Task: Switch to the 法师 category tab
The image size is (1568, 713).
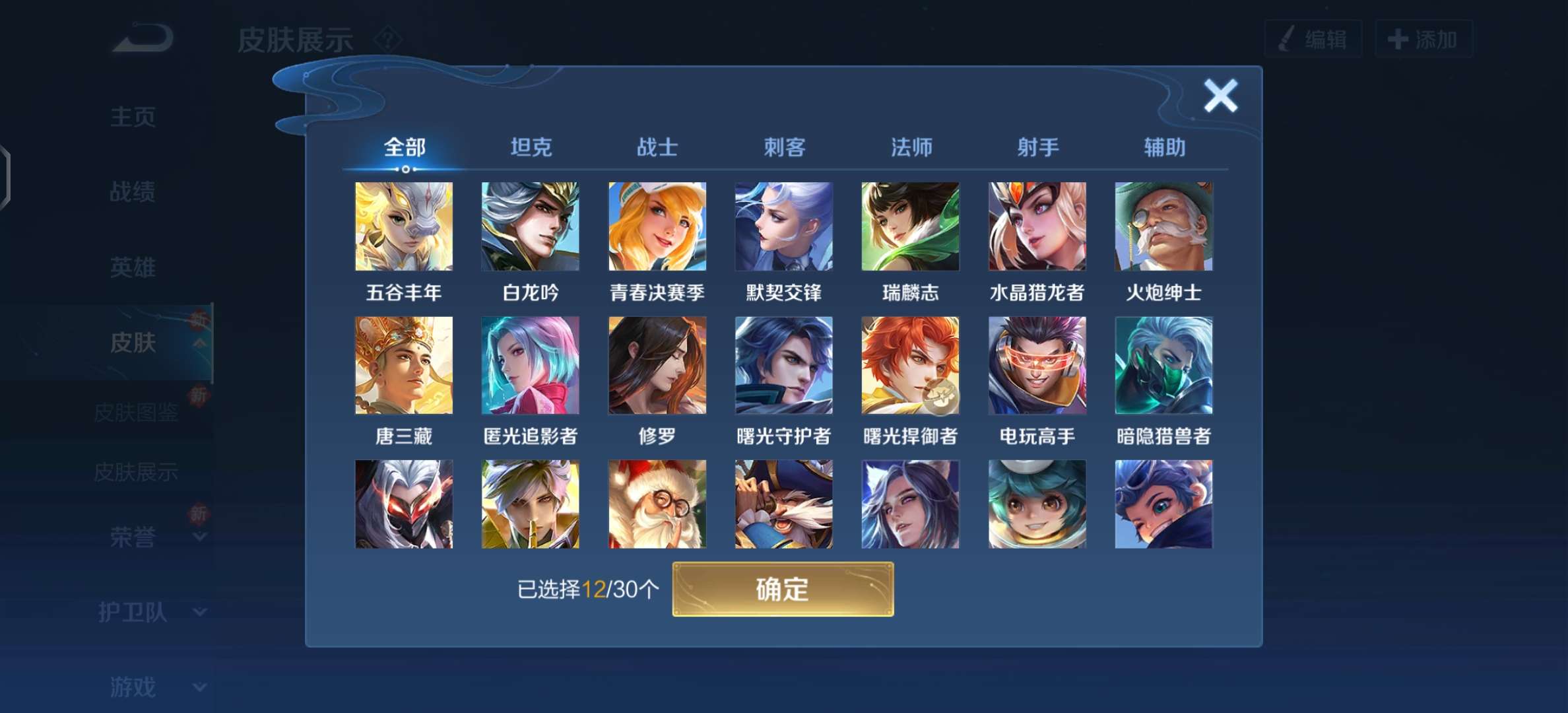Action: click(911, 148)
